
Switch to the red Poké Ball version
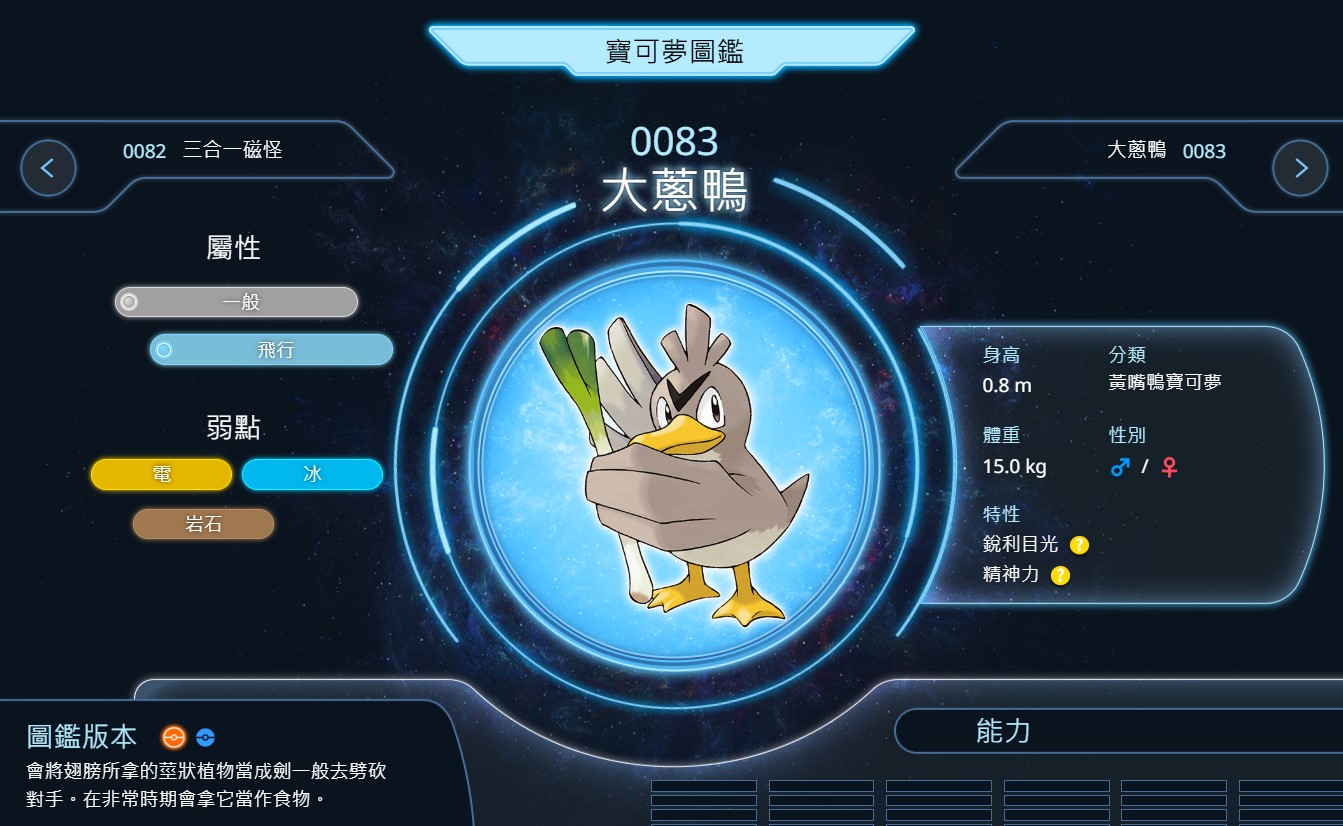174,737
